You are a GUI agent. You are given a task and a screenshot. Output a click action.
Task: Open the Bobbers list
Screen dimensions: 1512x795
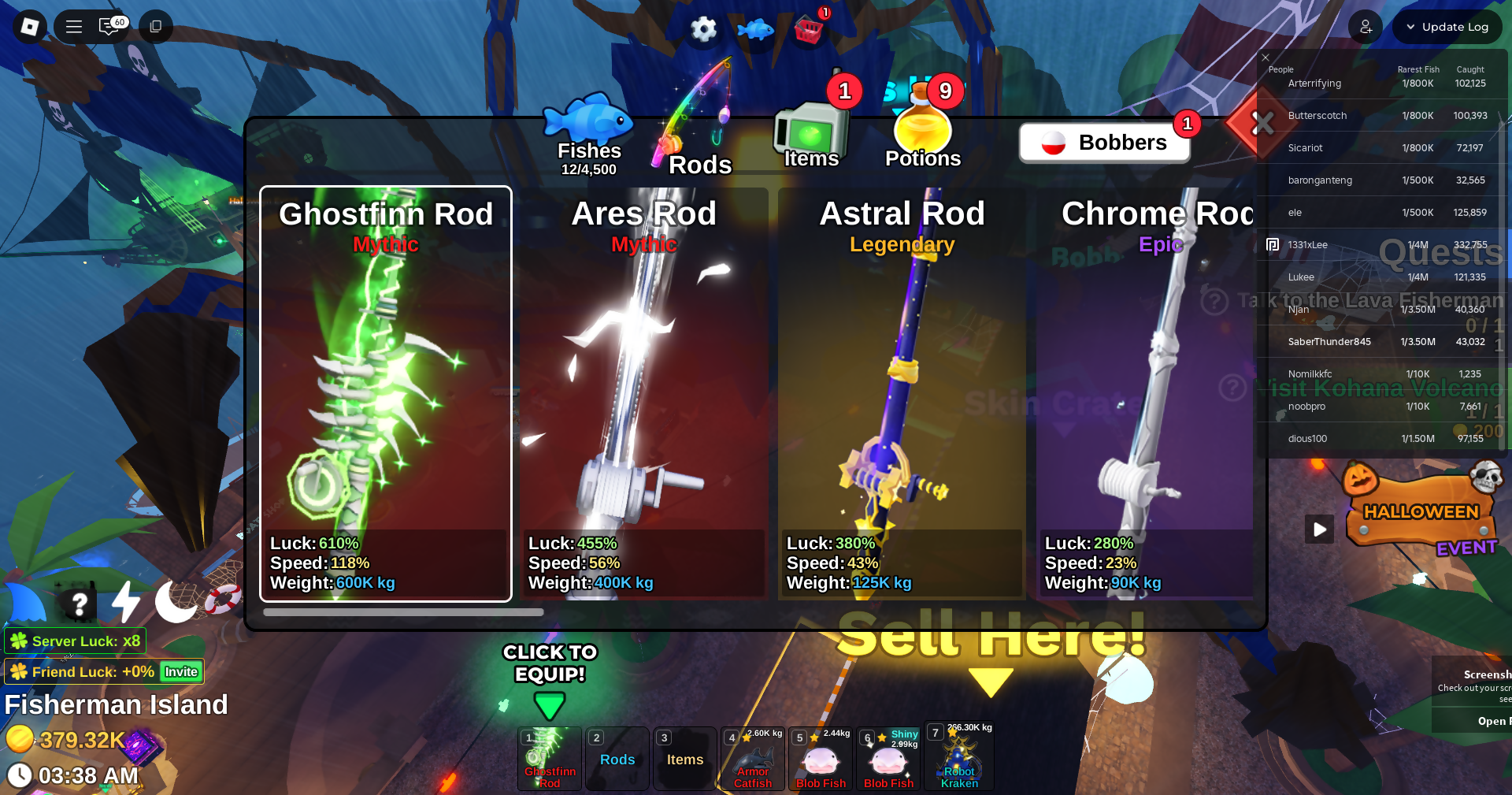(1104, 143)
